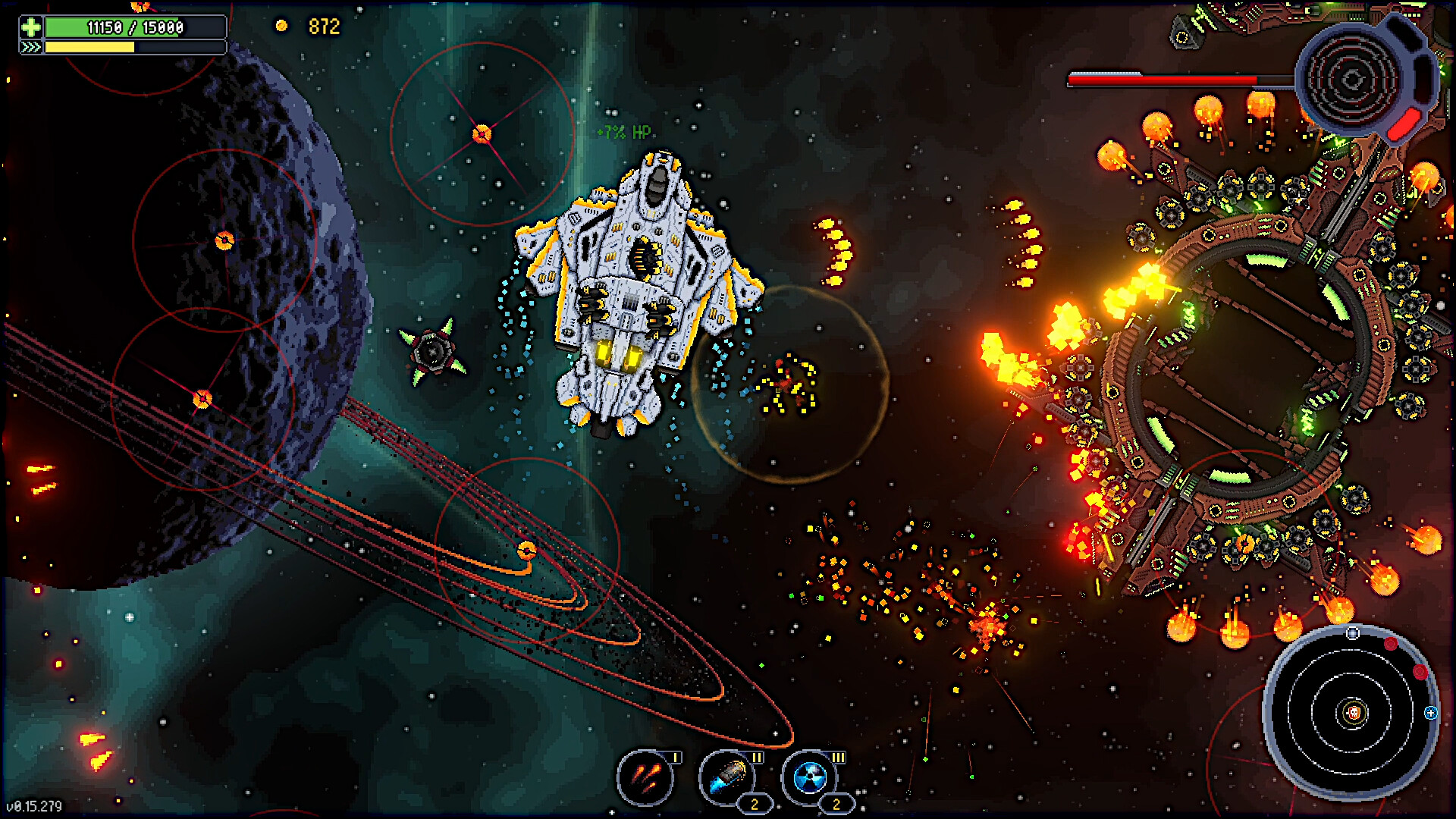Image resolution: width=1456 pixels, height=819 pixels.
Task: Click the boss target portrait dial
Action: 1353,79
